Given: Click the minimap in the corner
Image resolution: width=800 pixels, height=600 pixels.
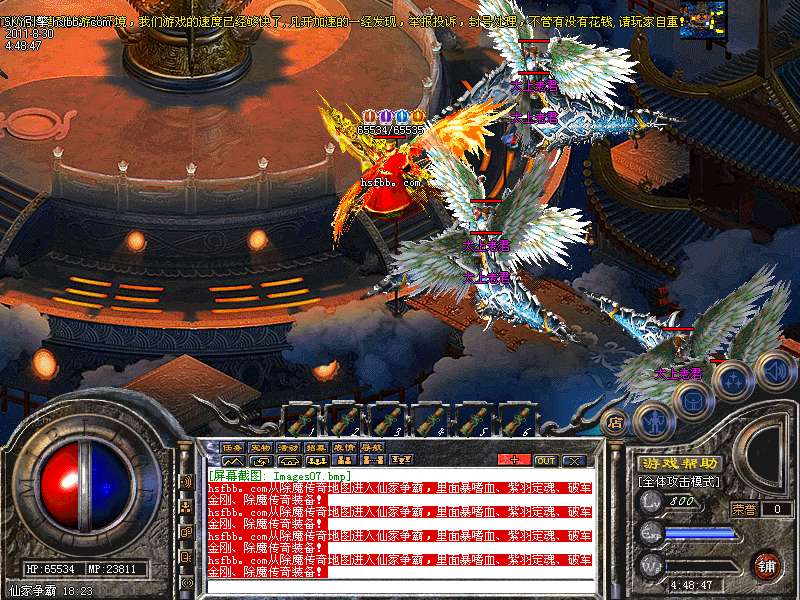Looking at the screenshot, I should point(702,19).
